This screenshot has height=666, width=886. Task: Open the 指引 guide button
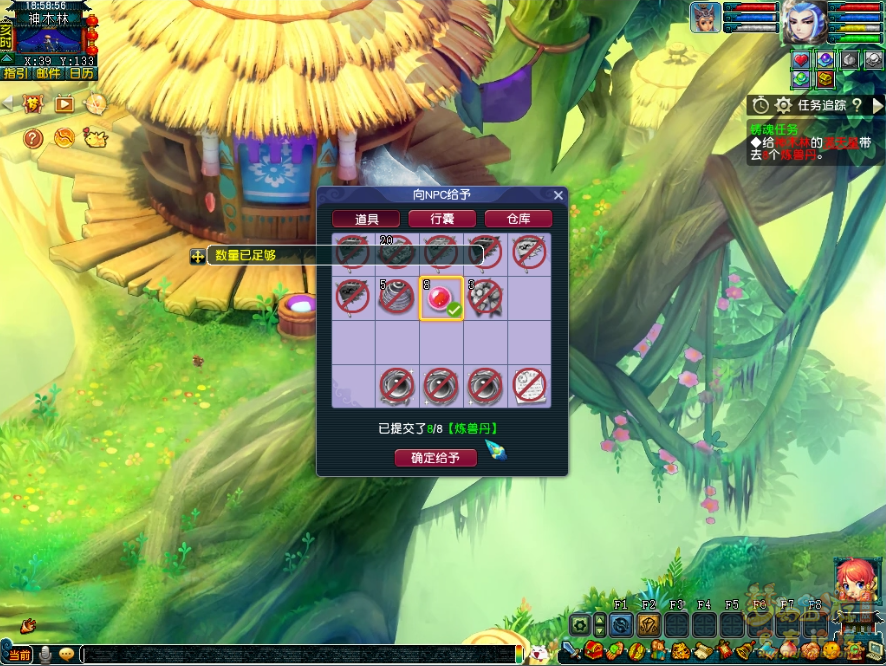pos(15,73)
